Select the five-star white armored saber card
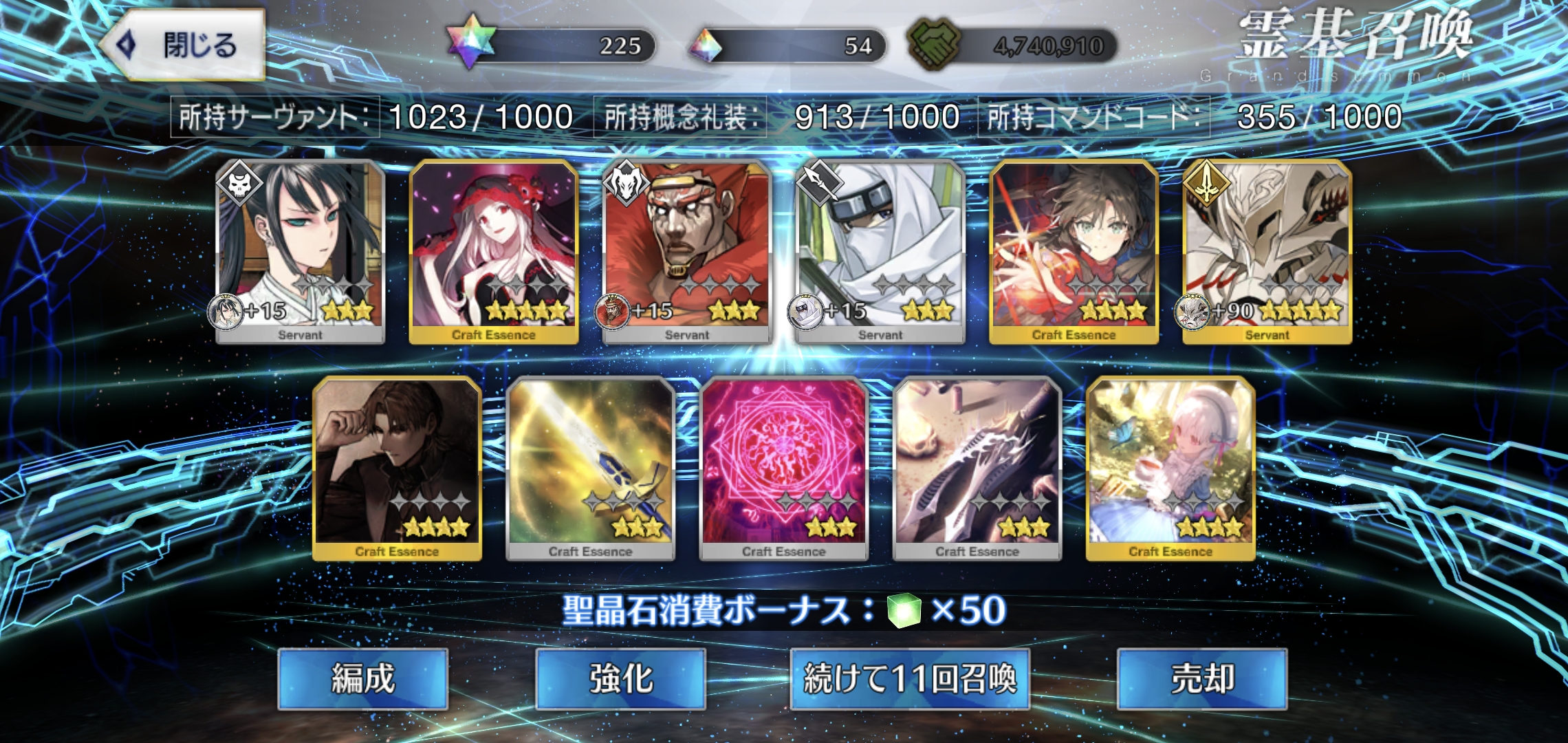Image resolution: width=1568 pixels, height=743 pixels. pos(1267,251)
